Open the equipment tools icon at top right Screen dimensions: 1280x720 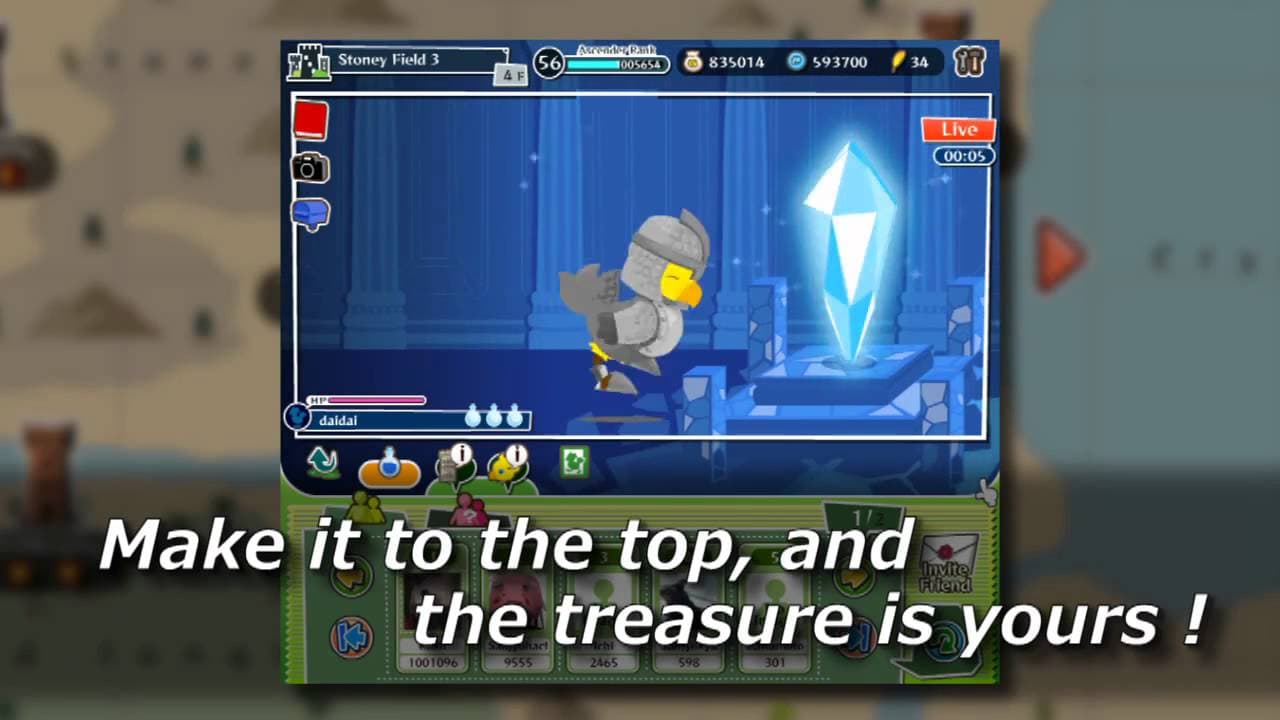[x=970, y=61]
